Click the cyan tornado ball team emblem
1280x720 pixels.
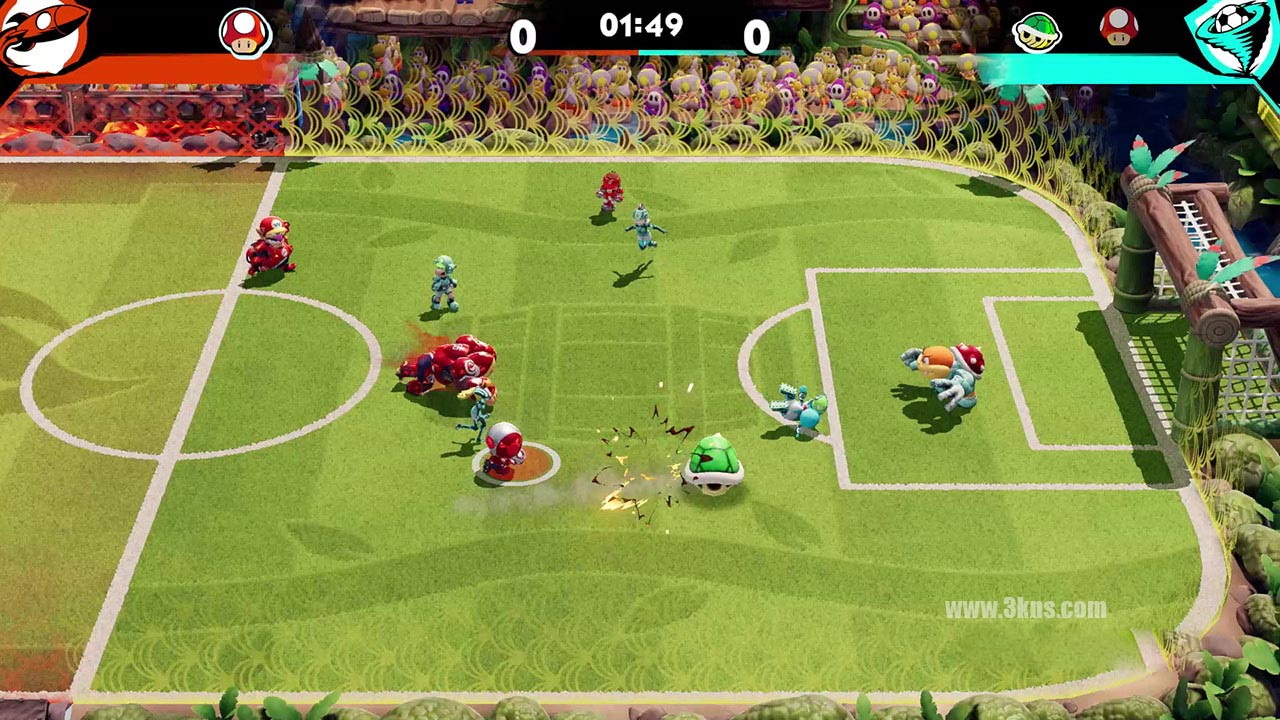1233,36
